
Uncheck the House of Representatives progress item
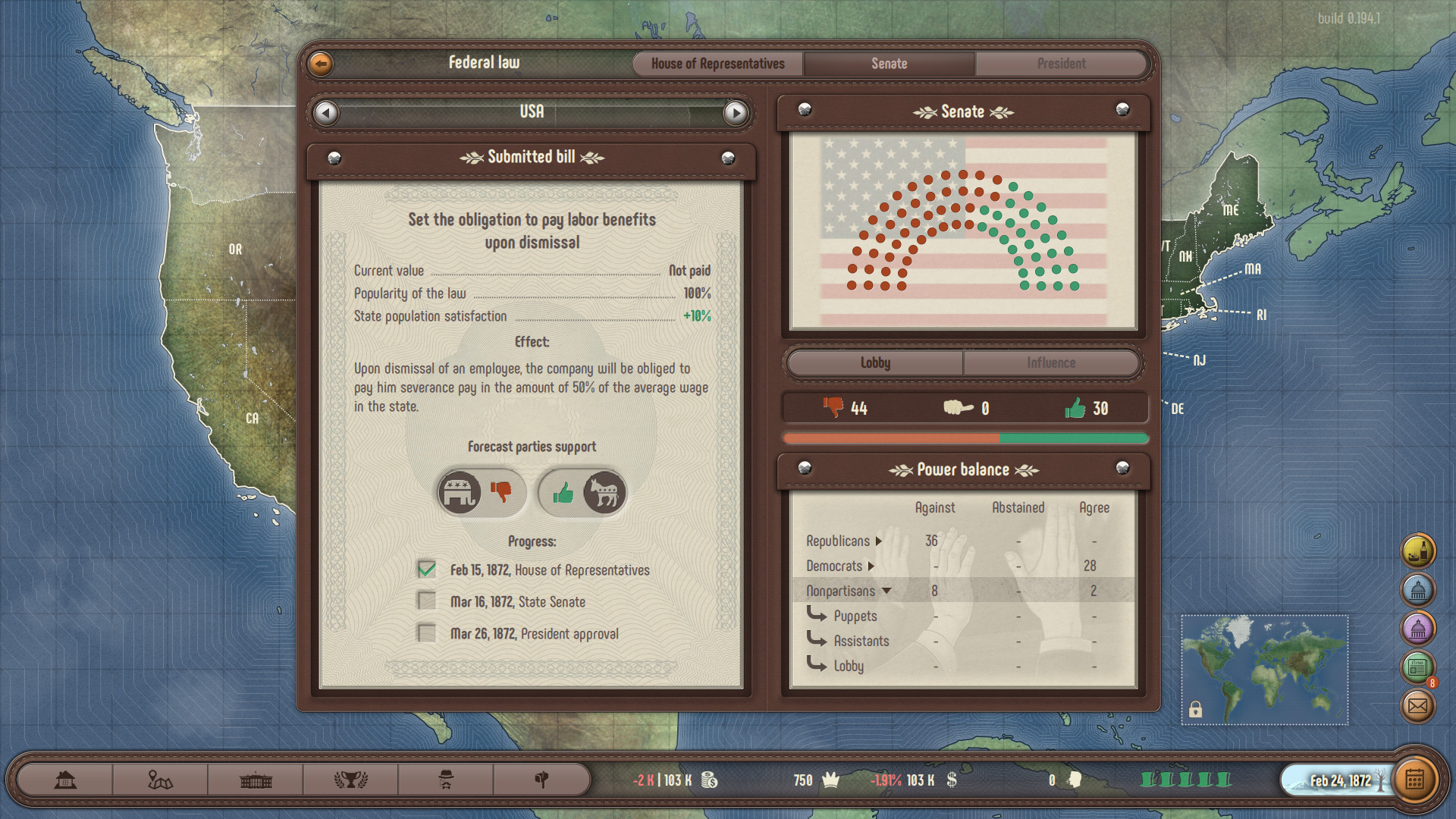point(425,570)
